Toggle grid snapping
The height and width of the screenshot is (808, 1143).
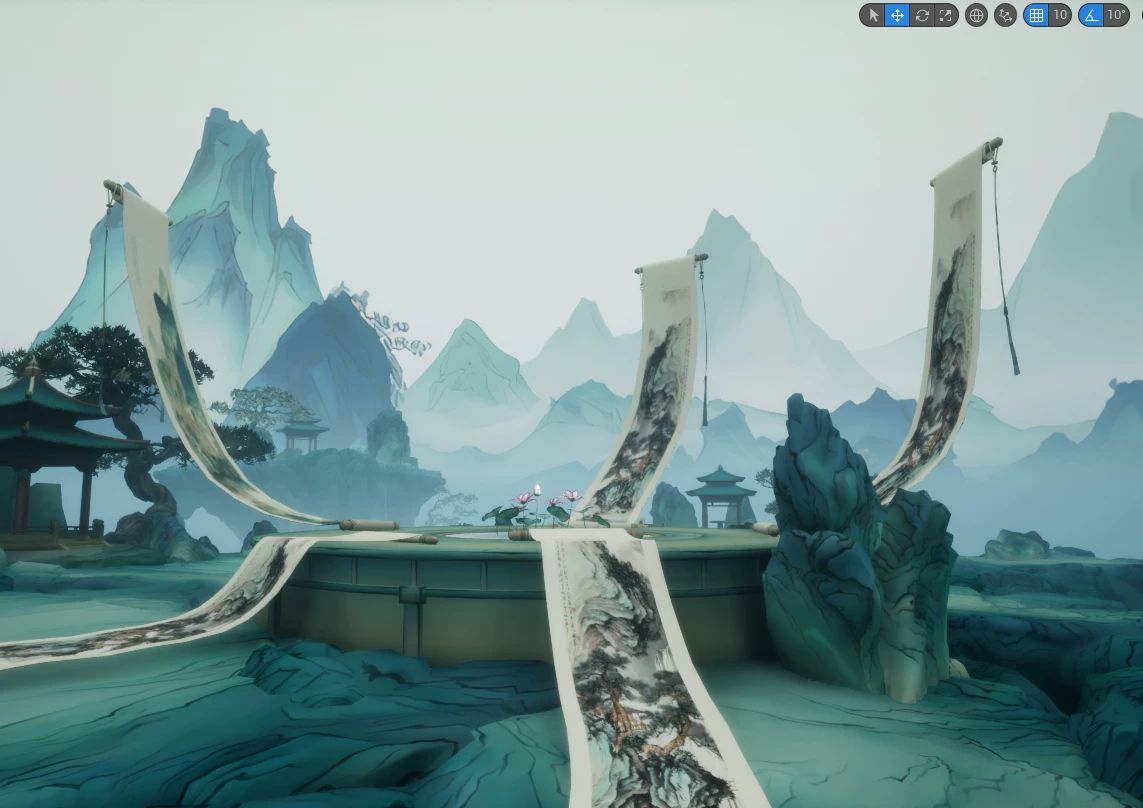pos(1036,15)
